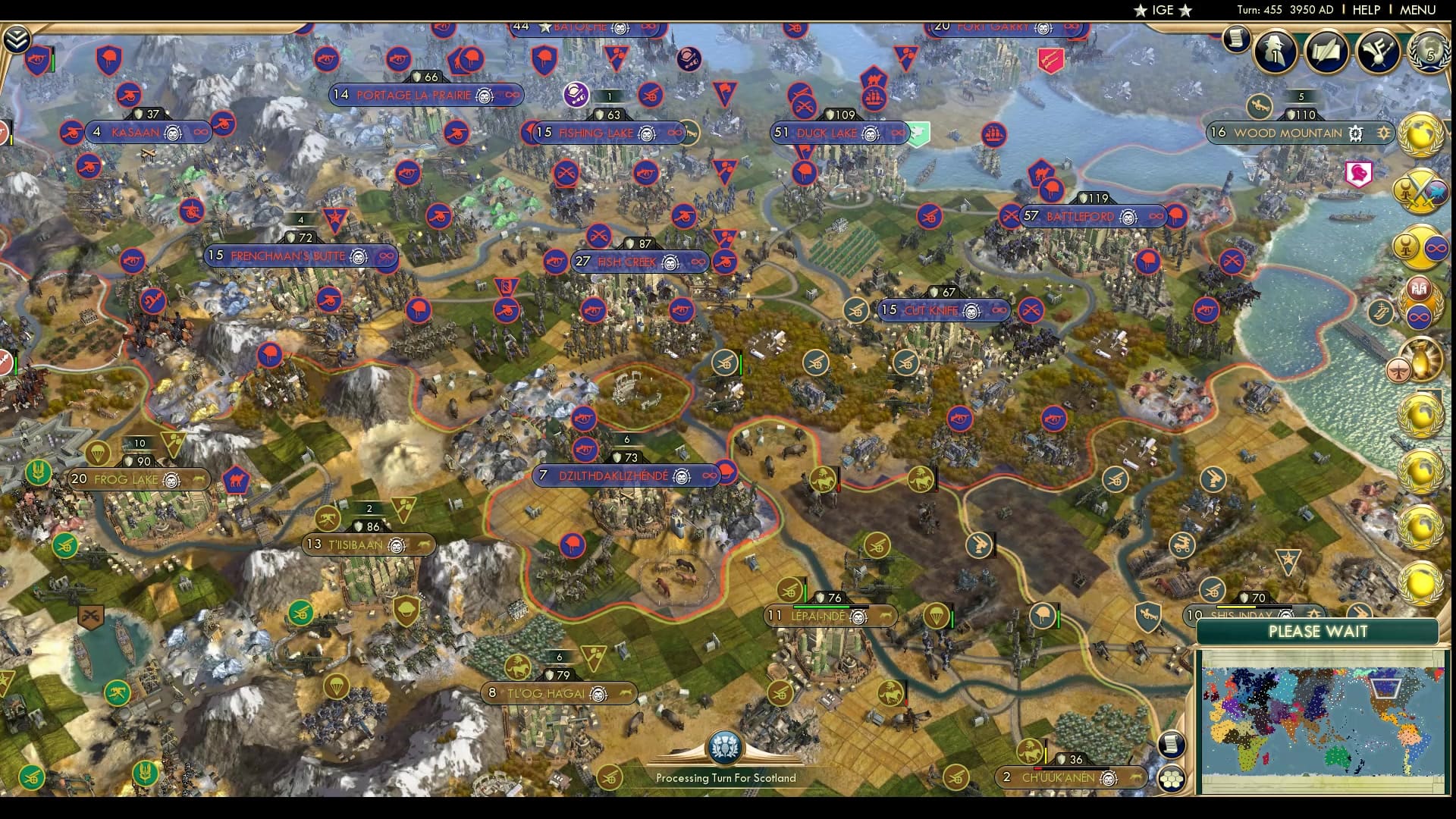Click the scroll-and-quill diplomacy notification icon
Viewport: 1456px width, 819px height.
click(1327, 52)
